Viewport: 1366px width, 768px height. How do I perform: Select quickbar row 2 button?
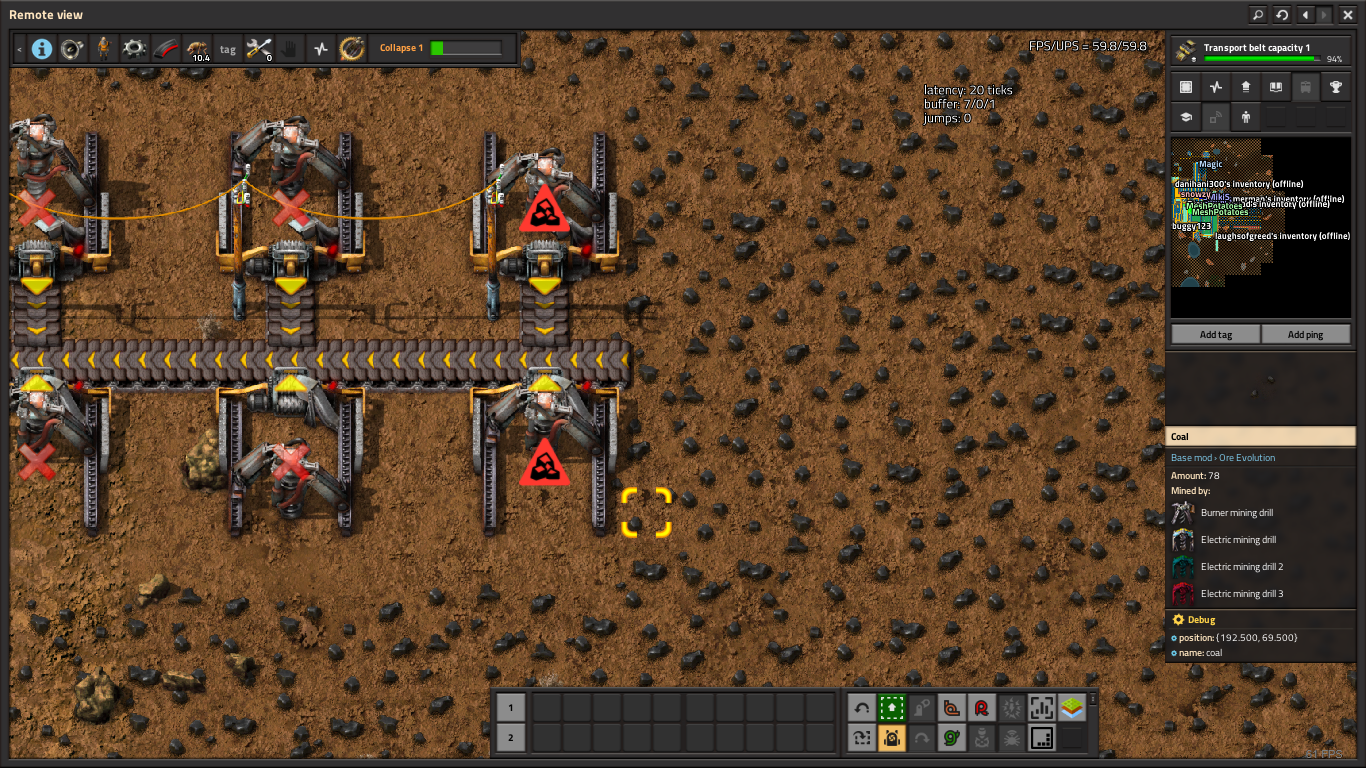pos(511,738)
